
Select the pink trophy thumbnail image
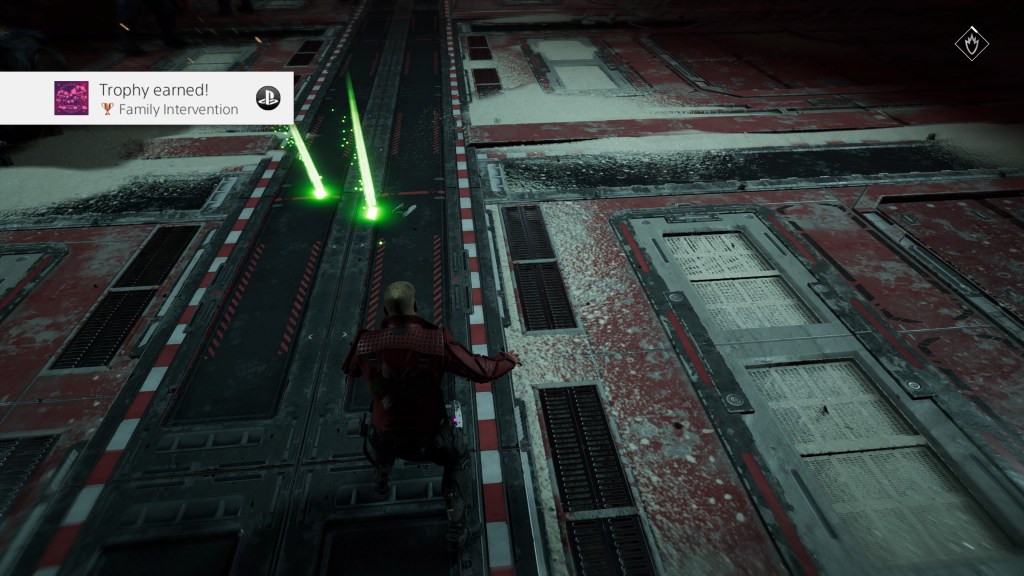(x=71, y=98)
